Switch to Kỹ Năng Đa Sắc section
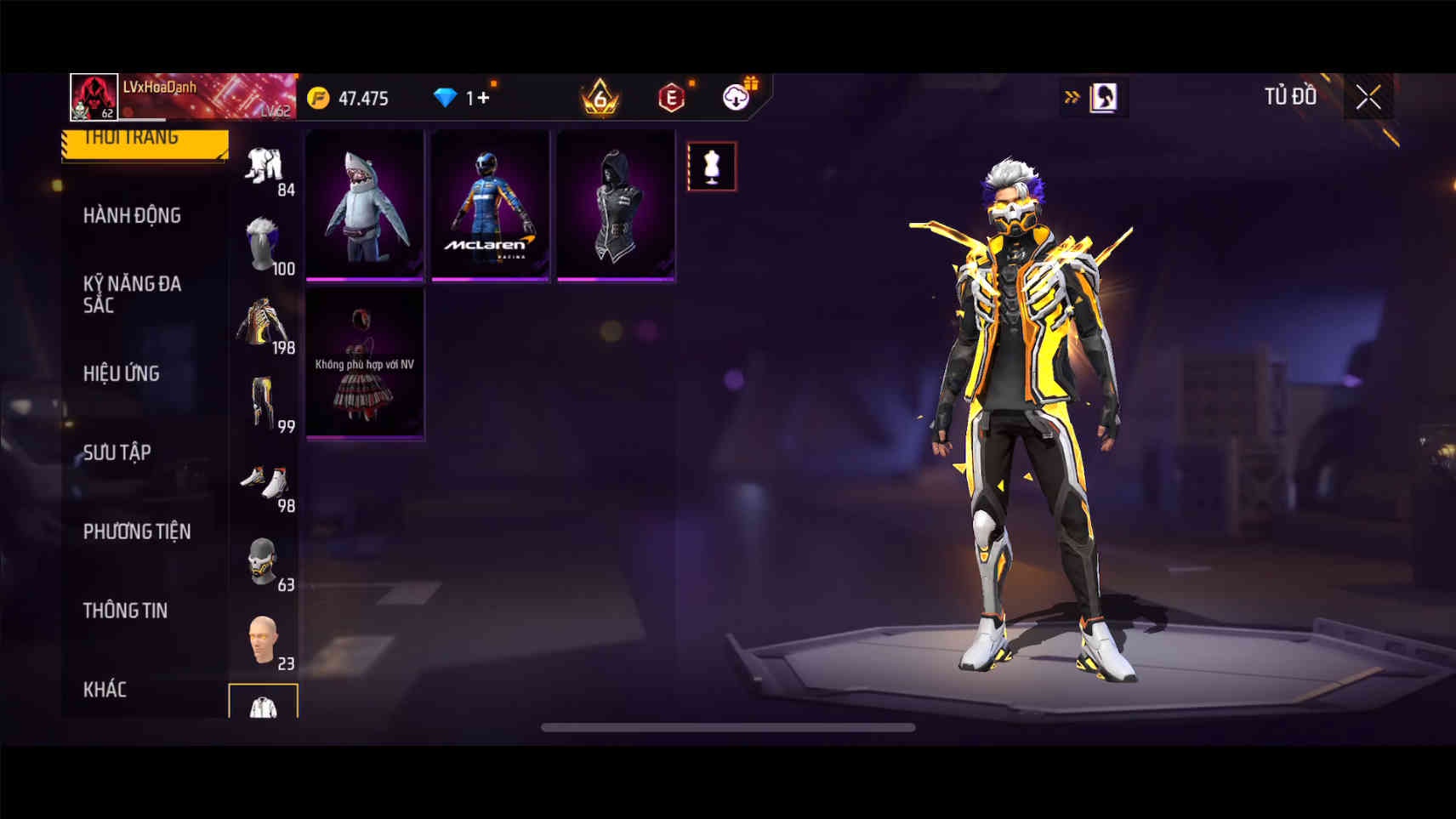This screenshot has width=1456, height=819. [x=132, y=294]
